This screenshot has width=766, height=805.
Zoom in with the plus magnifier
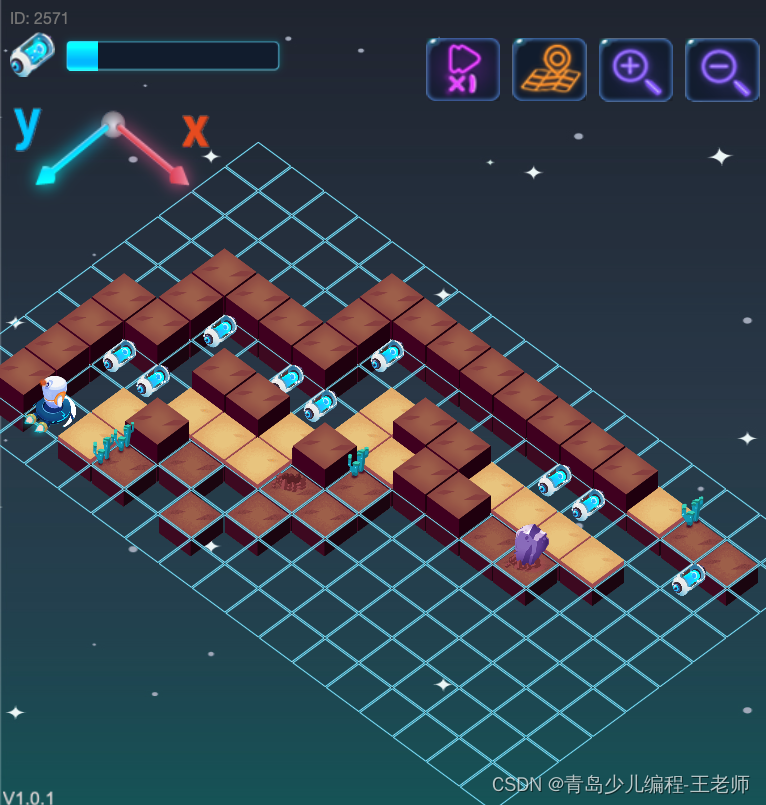click(635, 69)
